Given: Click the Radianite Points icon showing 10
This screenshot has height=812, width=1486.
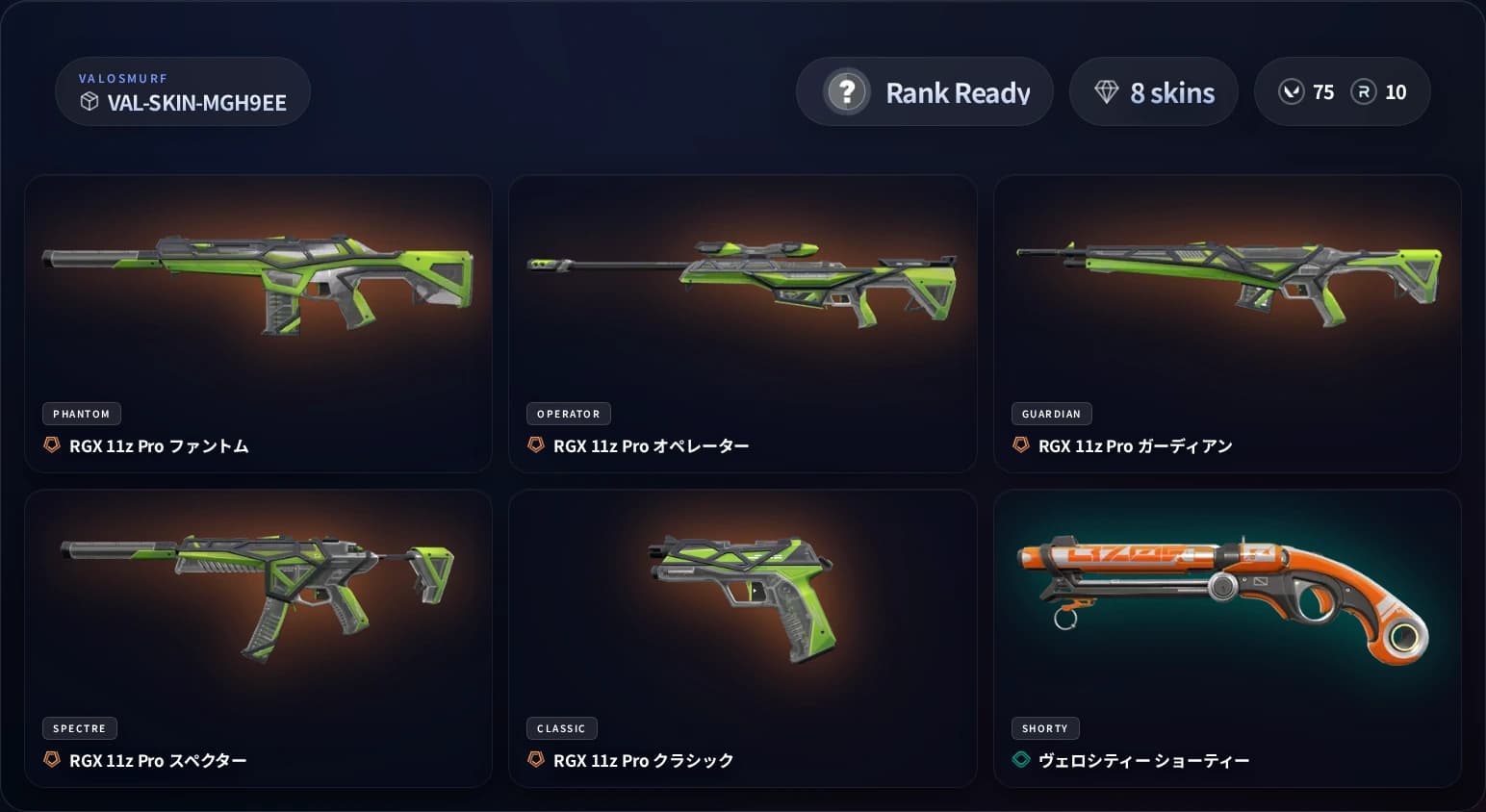Looking at the screenshot, I should coord(1363,92).
